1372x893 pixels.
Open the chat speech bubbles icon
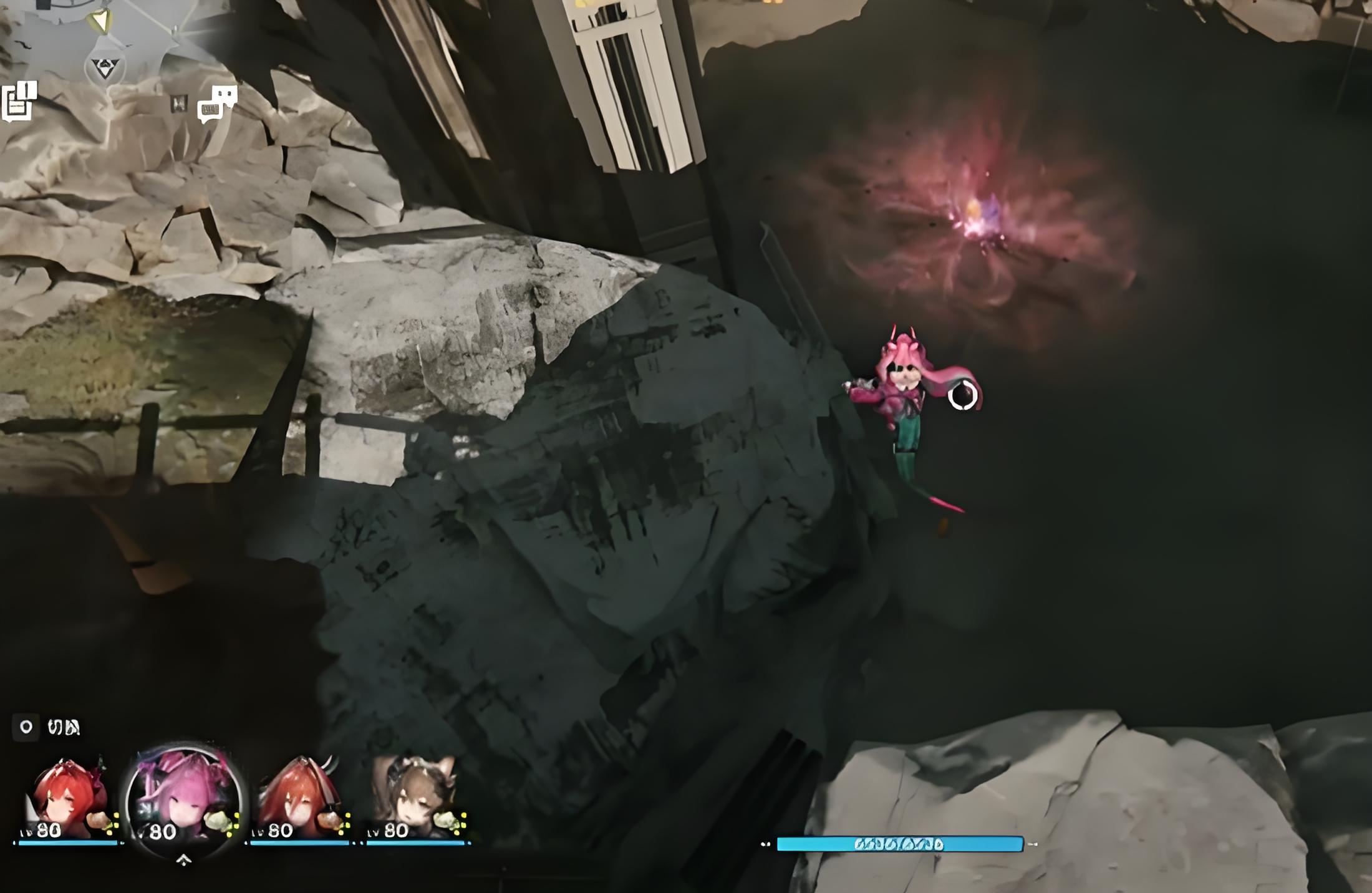tap(217, 104)
